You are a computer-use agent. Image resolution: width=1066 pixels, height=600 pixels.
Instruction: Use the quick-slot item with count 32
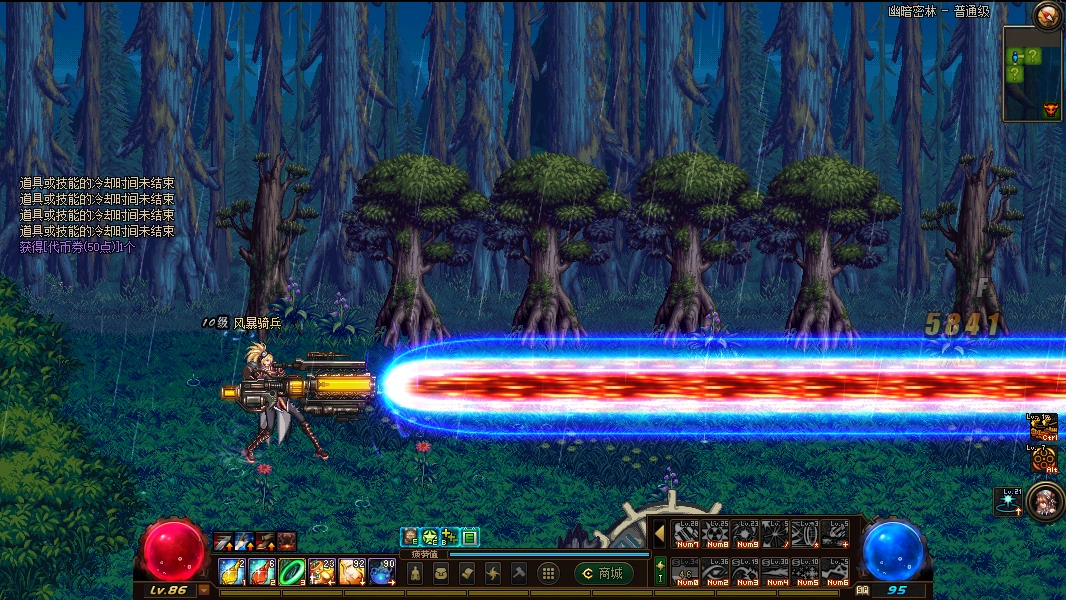tap(352, 572)
